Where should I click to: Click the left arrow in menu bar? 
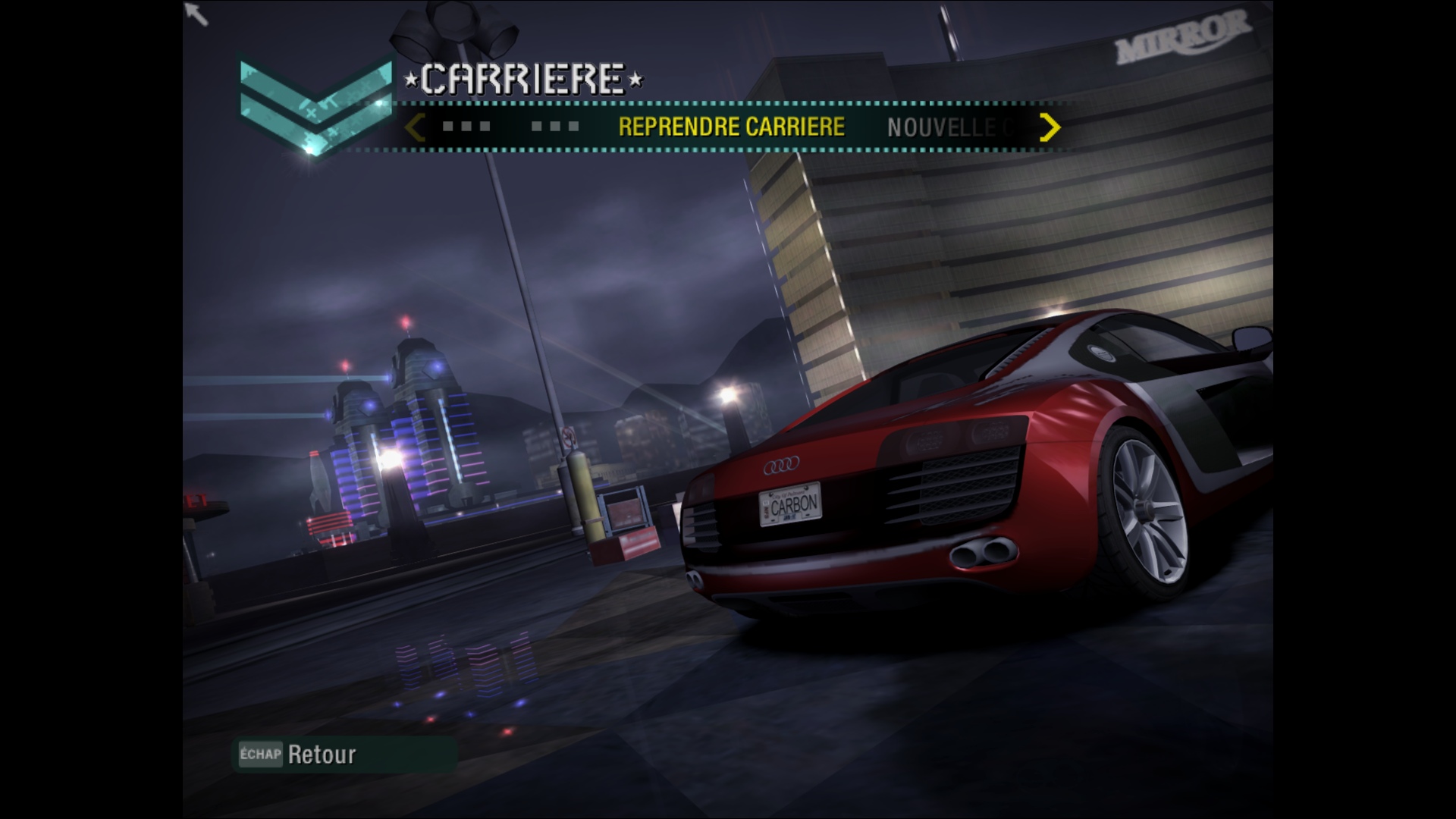414,127
